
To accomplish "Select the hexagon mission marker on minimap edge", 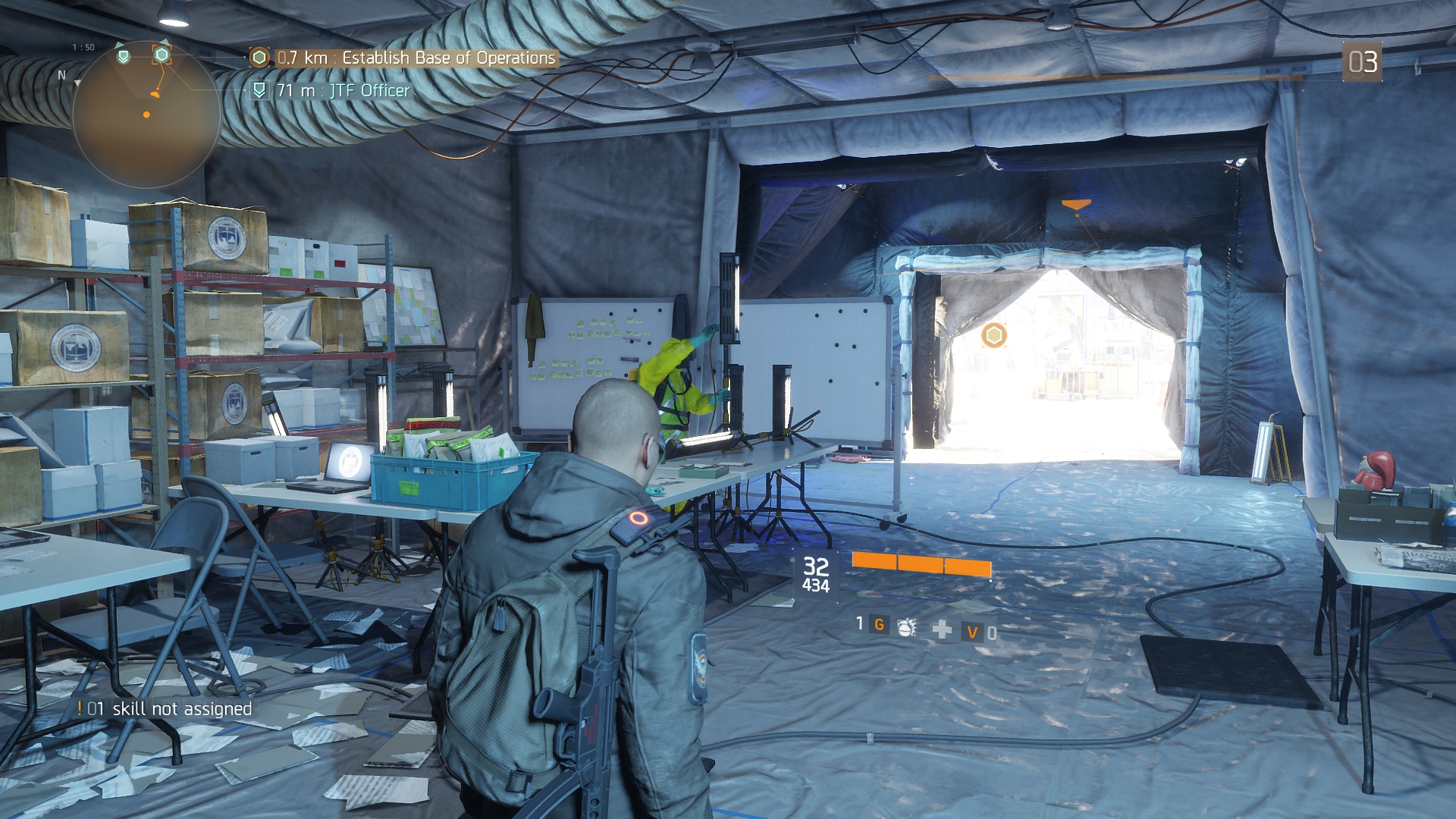I will 162,55.
